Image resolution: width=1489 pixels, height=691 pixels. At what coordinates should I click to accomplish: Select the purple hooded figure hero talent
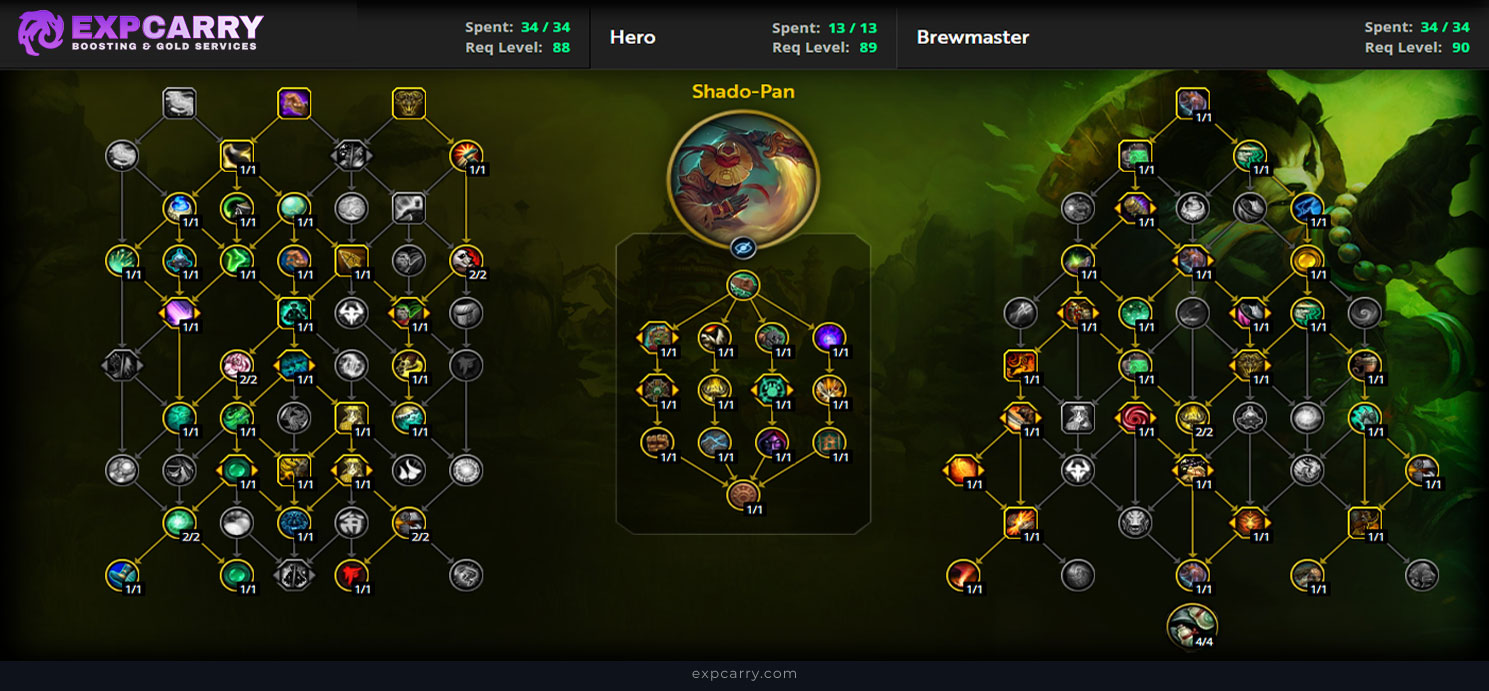[x=772, y=442]
